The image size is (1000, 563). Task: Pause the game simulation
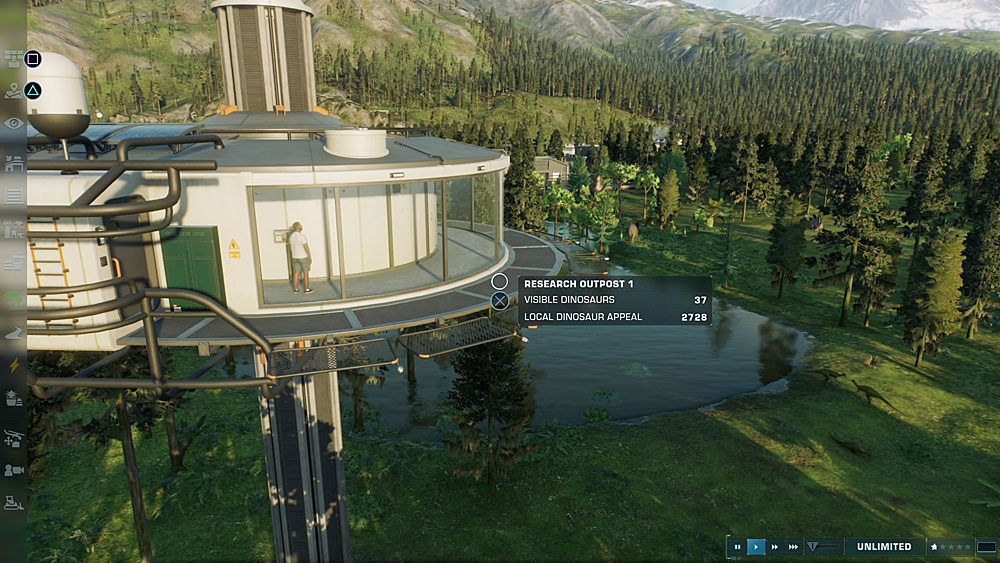click(x=738, y=547)
